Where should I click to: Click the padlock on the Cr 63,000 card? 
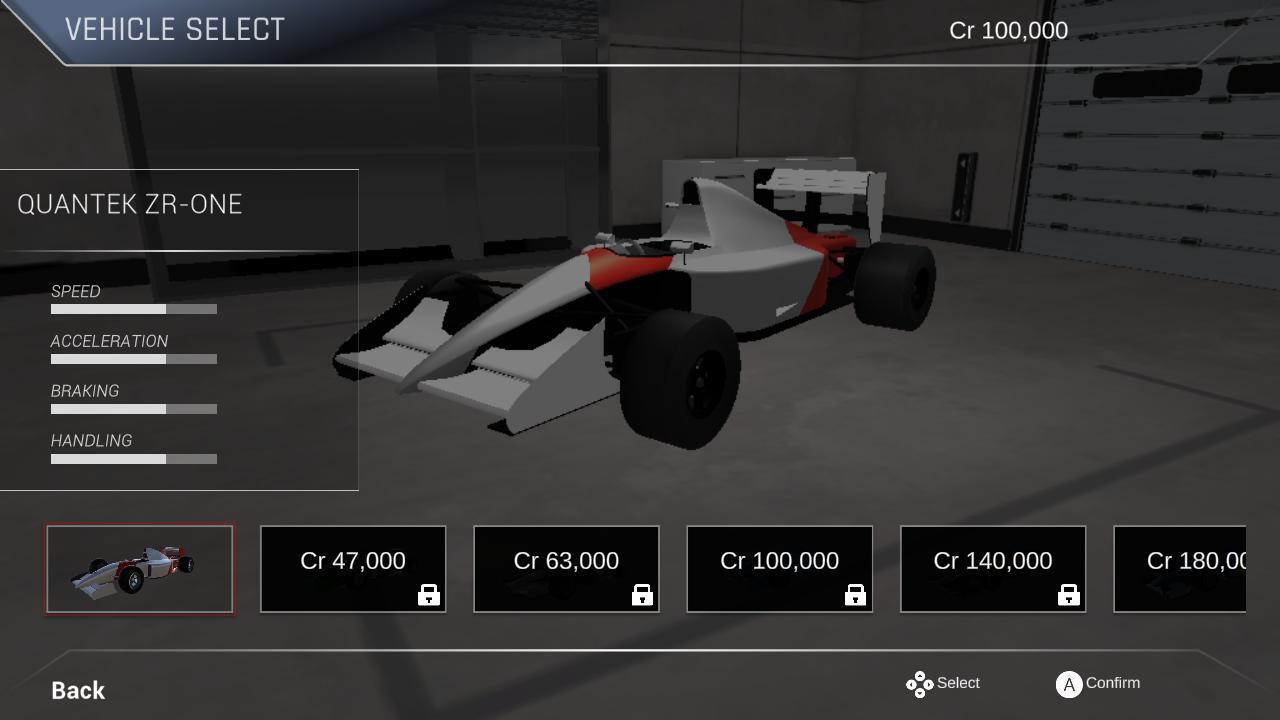(x=642, y=594)
